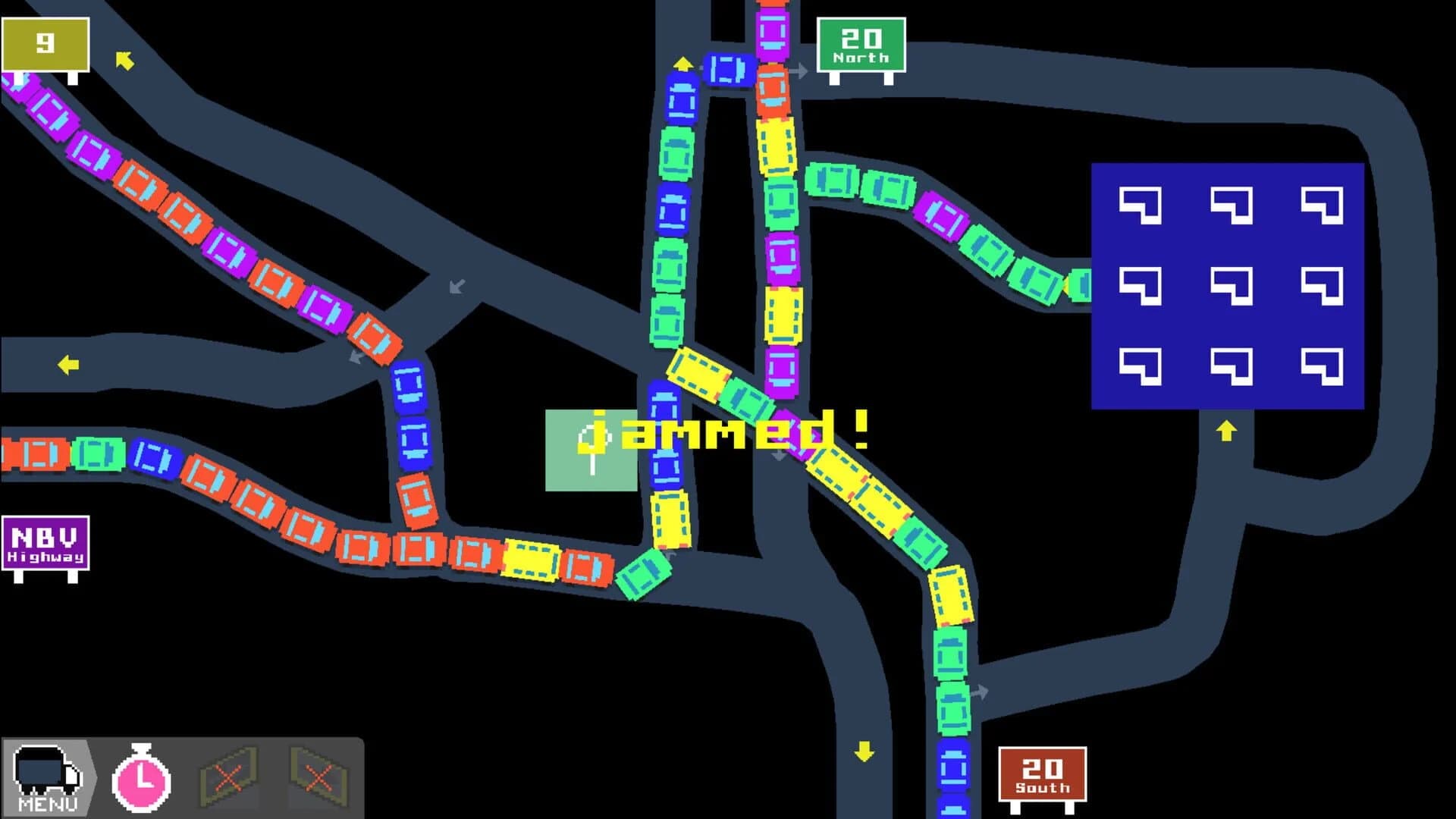1456x819 pixels.
Task: Toggle the gray right arrow near the 20 North sign
Action: pyautogui.click(x=800, y=70)
